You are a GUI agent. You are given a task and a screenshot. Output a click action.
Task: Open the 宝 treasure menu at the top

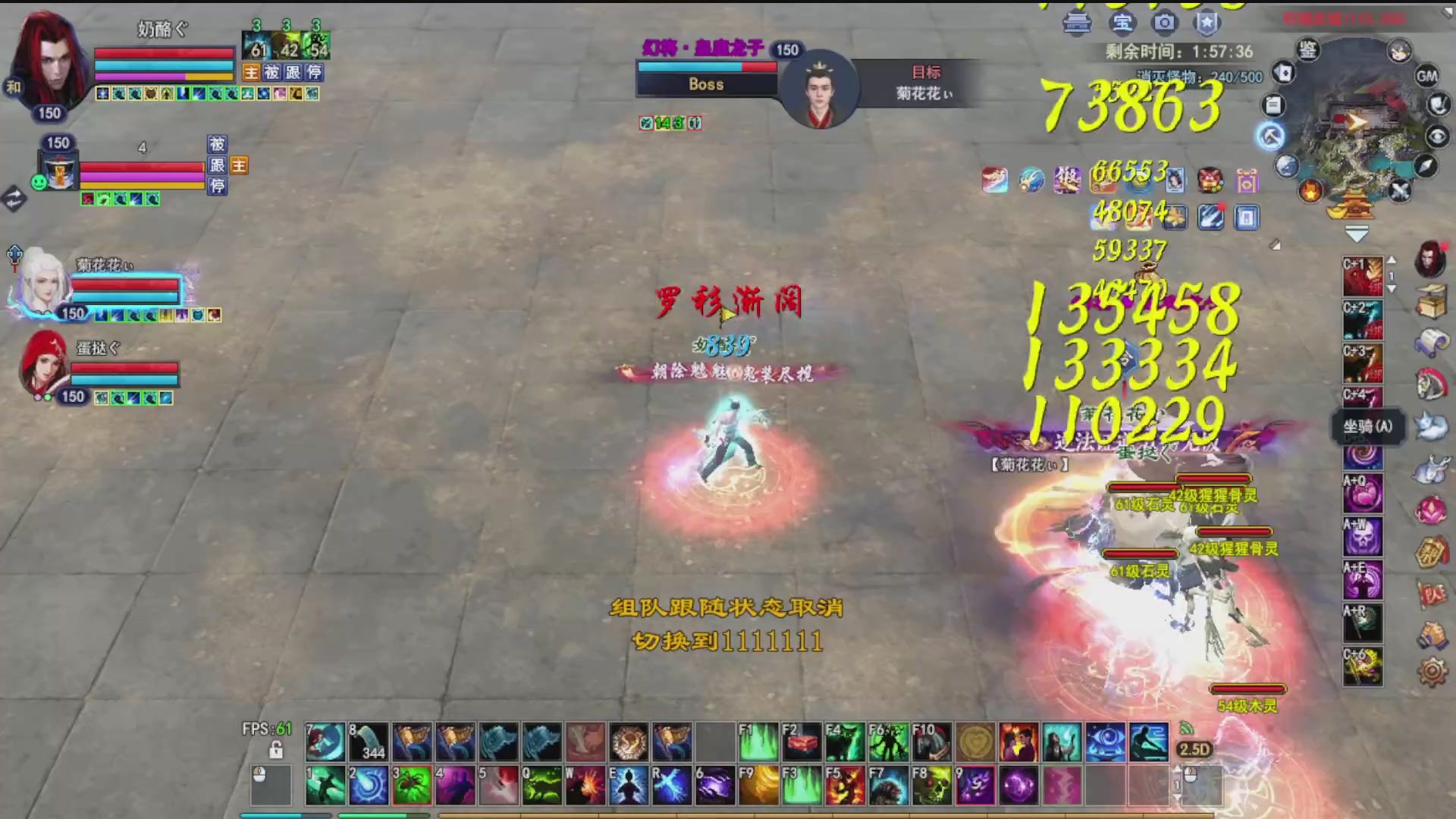(1123, 21)
